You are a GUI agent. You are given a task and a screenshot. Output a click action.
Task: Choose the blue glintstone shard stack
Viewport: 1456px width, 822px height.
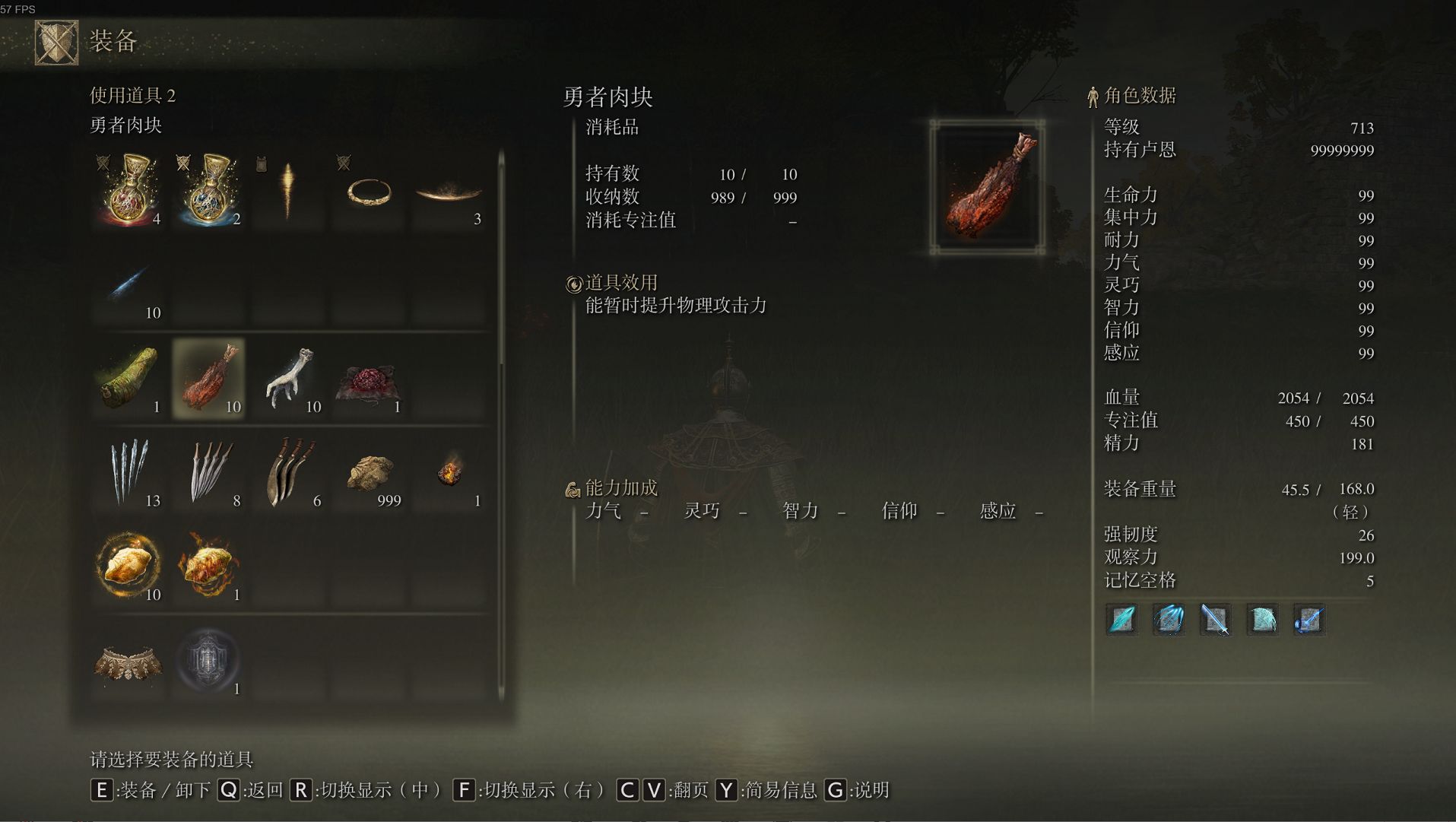pyautogui.click(x=128, y=285)
